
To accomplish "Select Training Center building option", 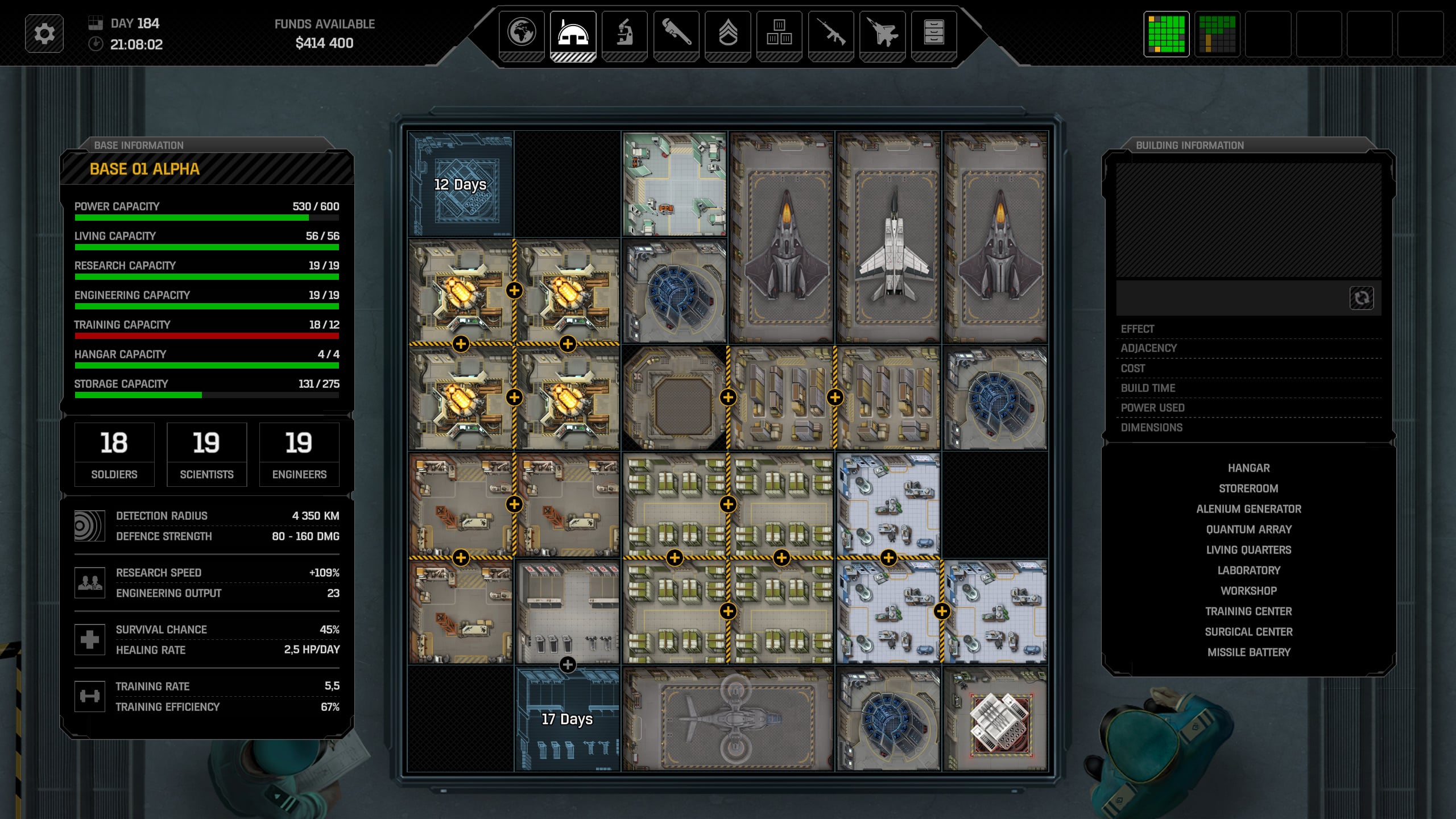I will coord(1248,611).
